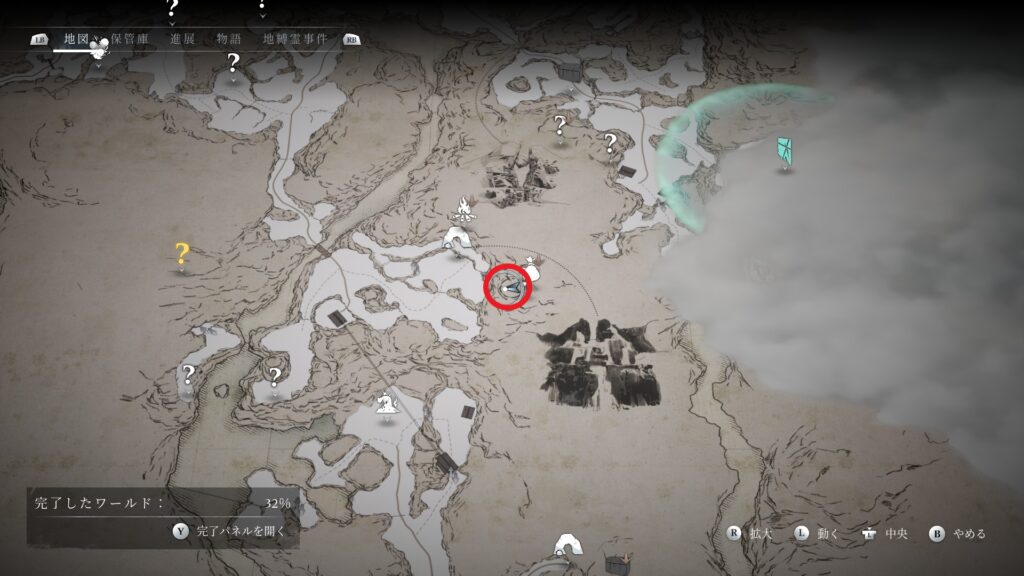This screenshot has width=1024, height=576.
Task: Open the 進展 tab
Action: tap(182, 39)
